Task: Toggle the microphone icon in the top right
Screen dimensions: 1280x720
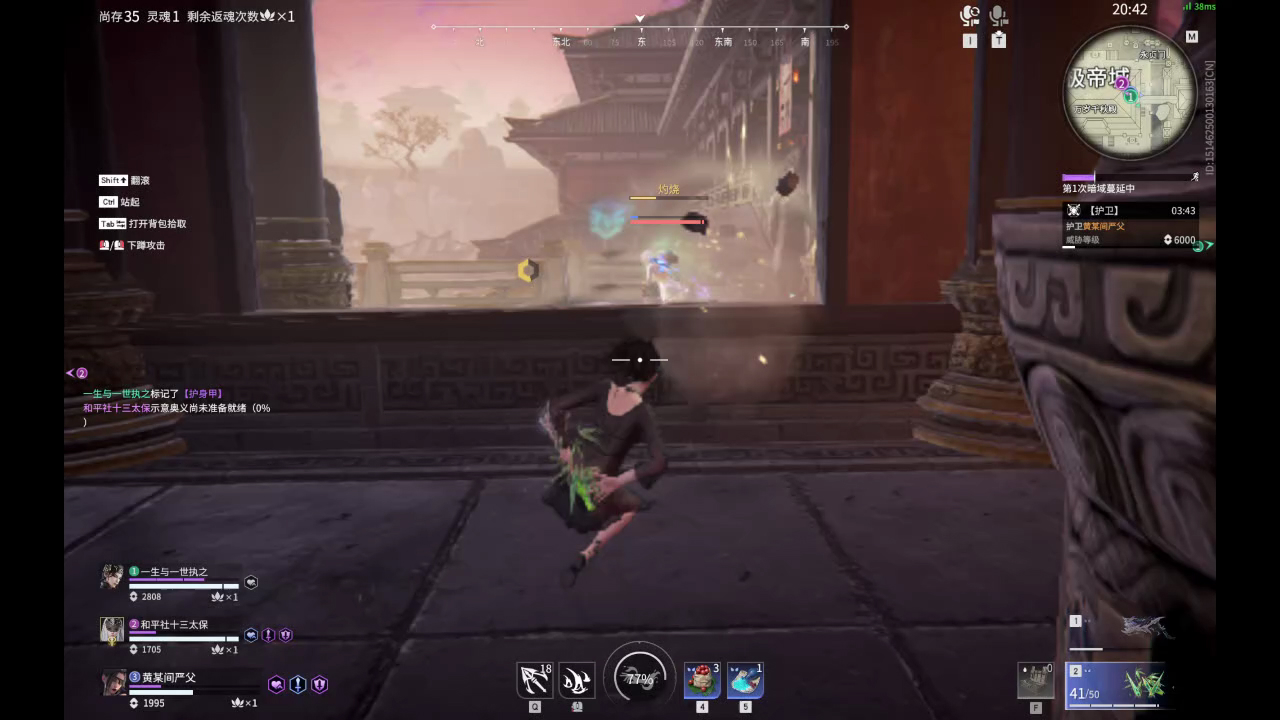Action: click(996, 14)
